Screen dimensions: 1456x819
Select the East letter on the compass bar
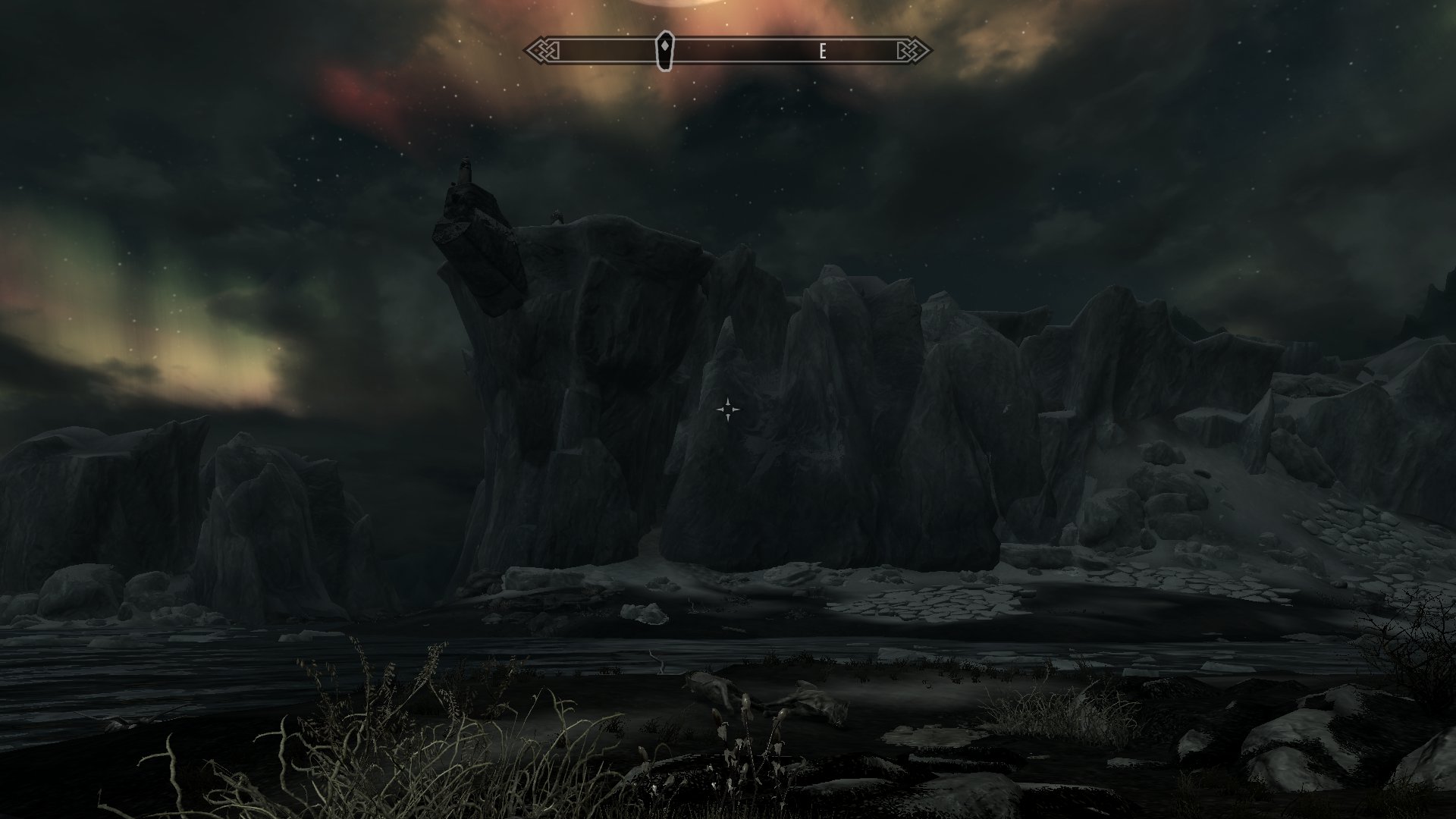tap(822, 52)
